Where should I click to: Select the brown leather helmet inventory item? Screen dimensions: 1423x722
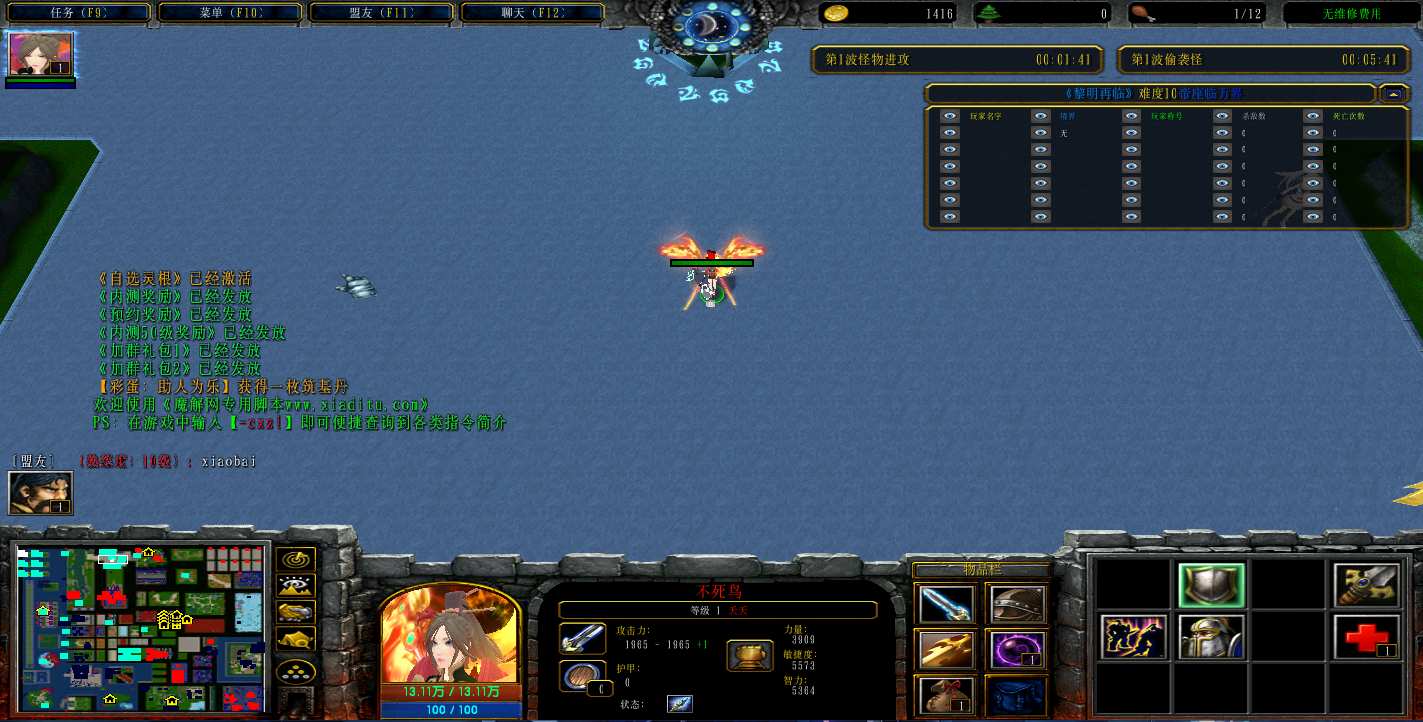(x=1017, y=603)
